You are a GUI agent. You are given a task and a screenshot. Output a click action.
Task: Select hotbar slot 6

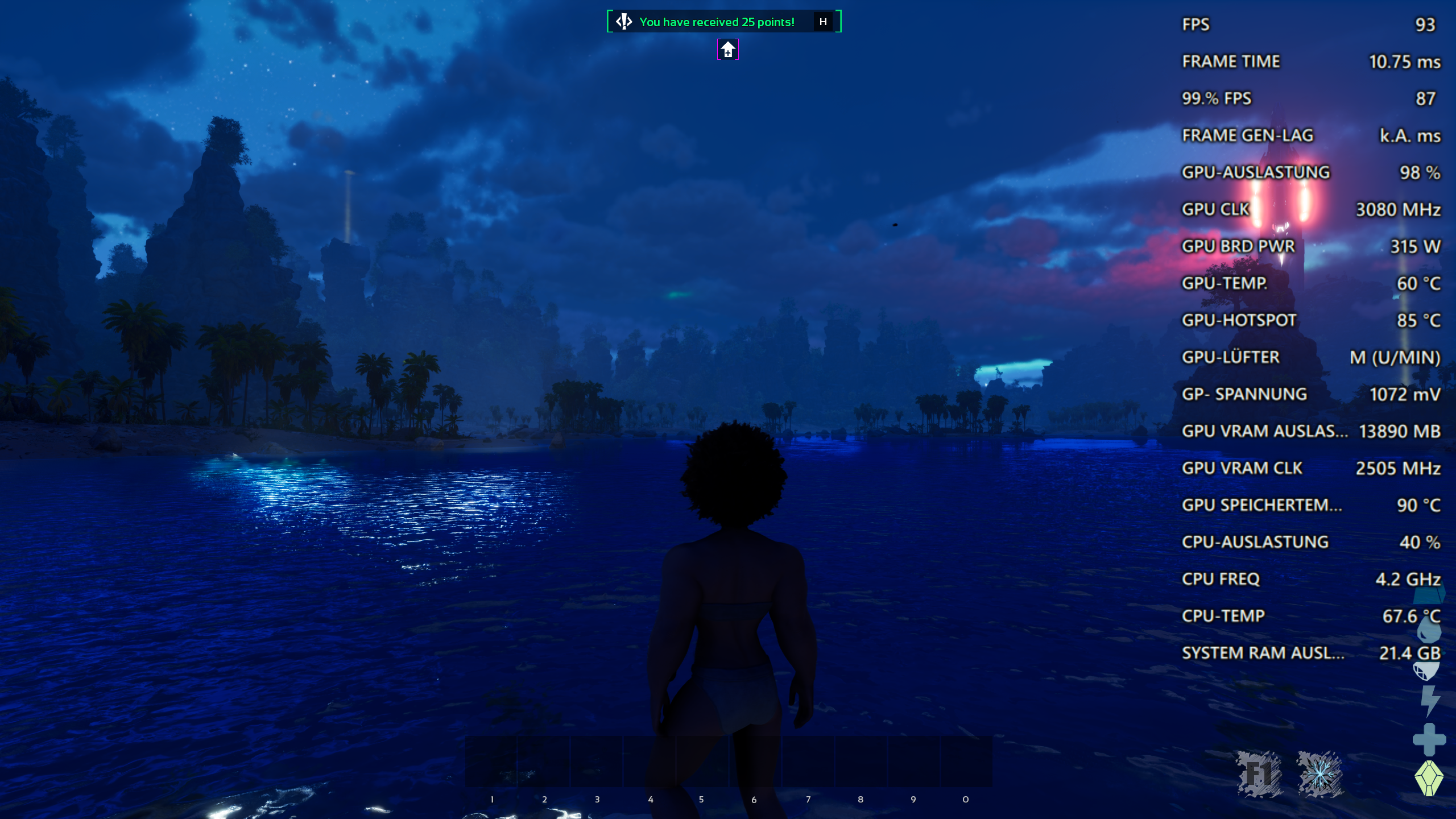click(755, 762)
